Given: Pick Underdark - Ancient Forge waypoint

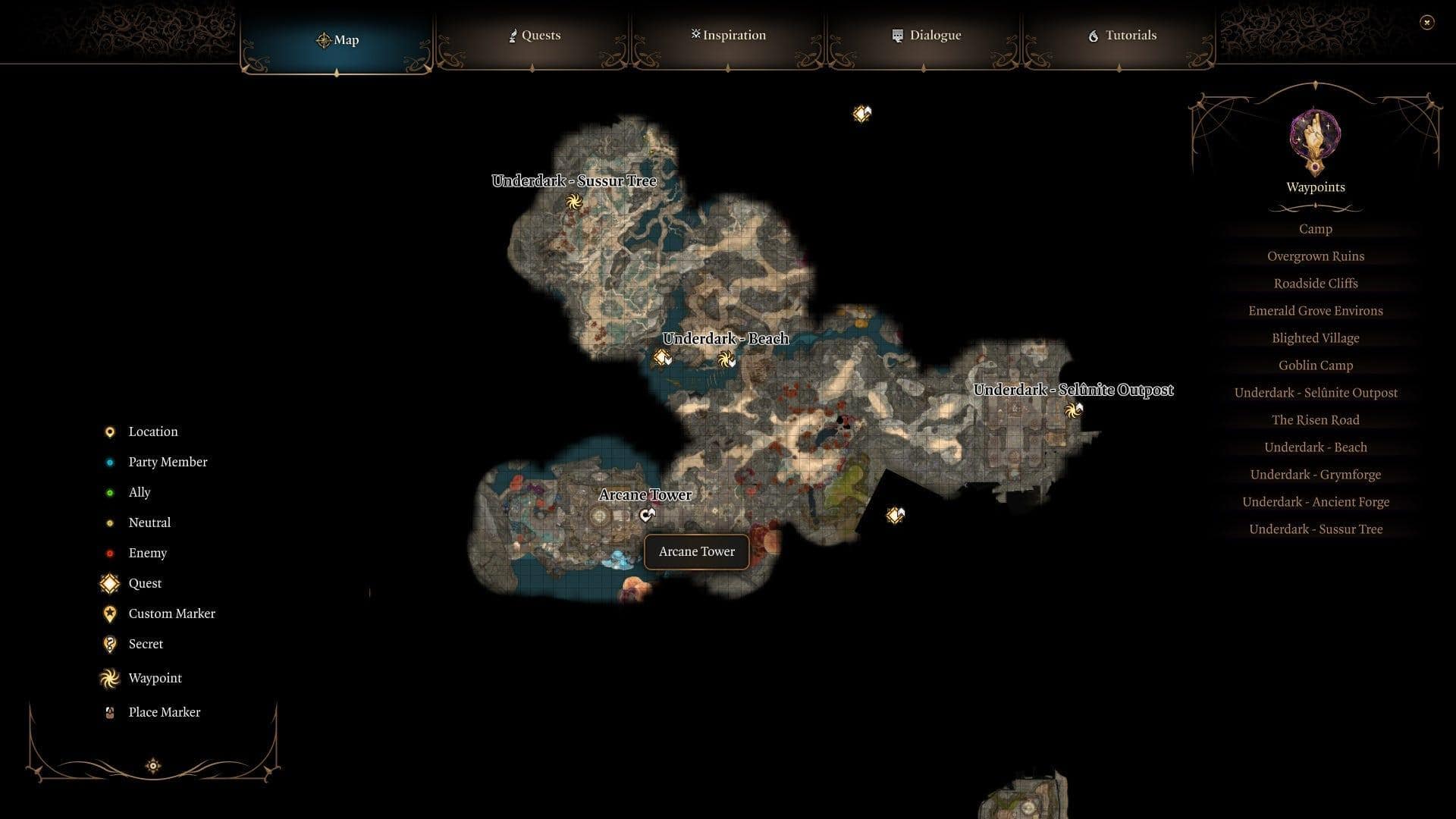Looking at the screenshot, I should pos(1315,502).
